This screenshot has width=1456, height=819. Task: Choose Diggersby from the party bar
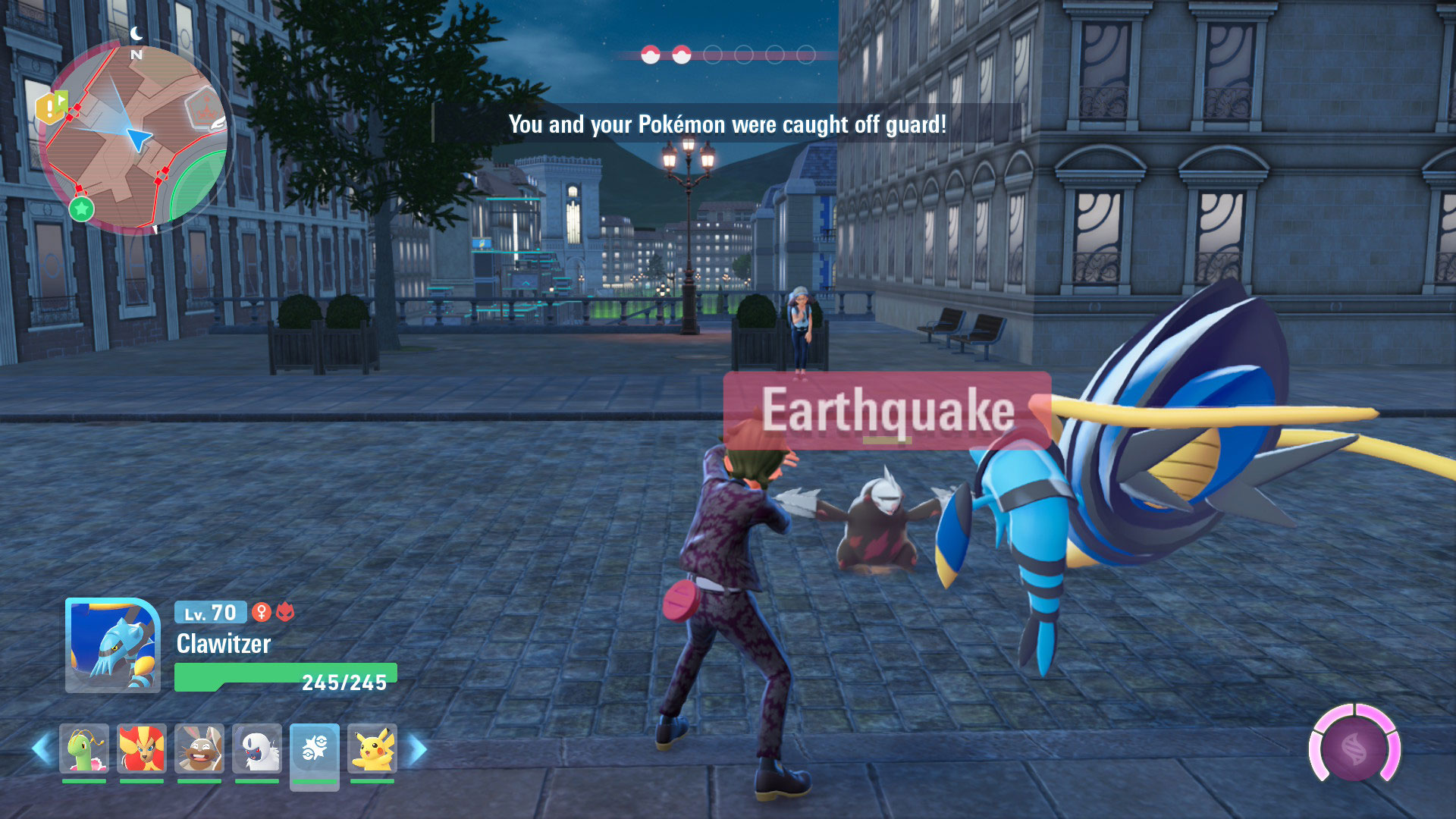199,748
